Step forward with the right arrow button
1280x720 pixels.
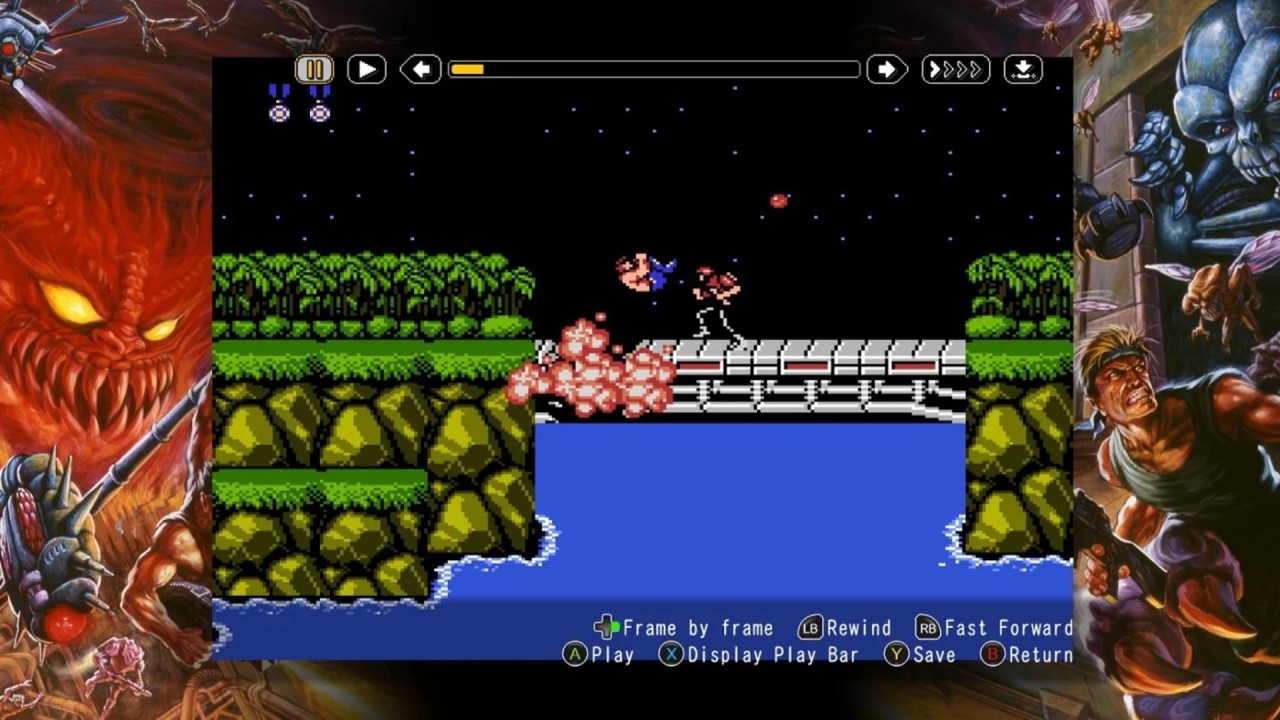click(887, 69)
